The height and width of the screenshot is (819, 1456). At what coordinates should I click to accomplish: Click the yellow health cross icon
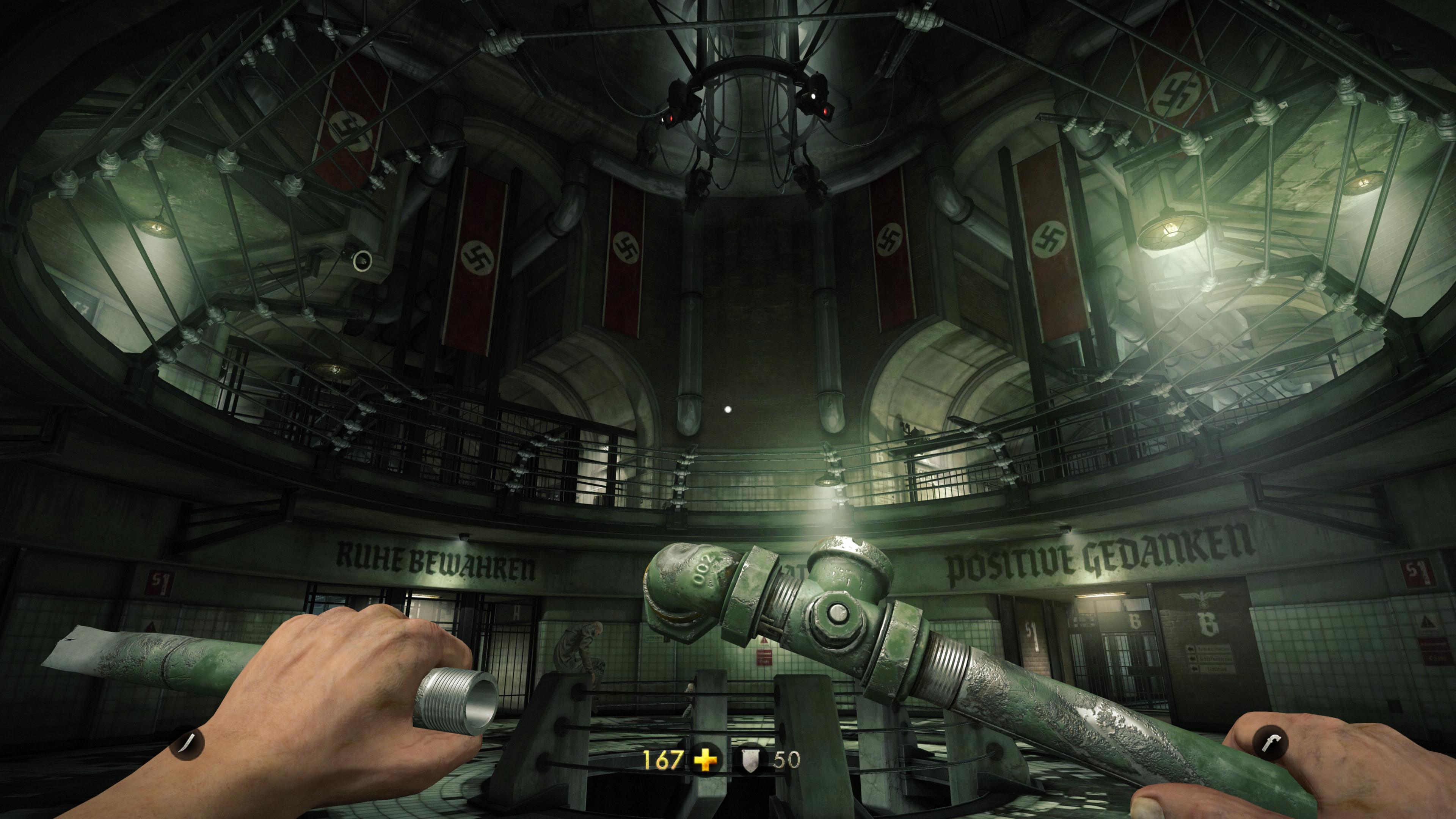[706, 760]
